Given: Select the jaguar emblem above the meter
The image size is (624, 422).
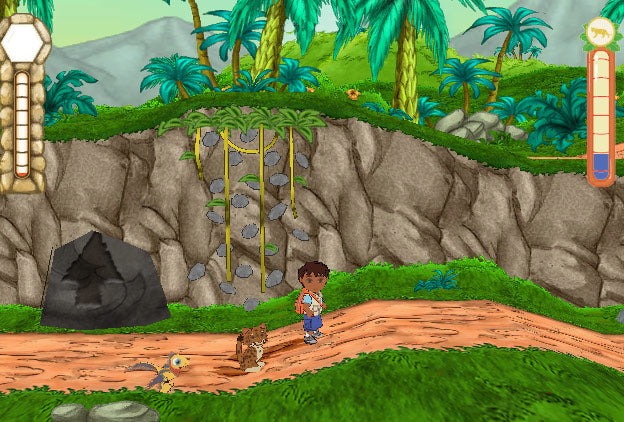Looking at the screenshot, I should pyautogui.click(x=600, y=32).
